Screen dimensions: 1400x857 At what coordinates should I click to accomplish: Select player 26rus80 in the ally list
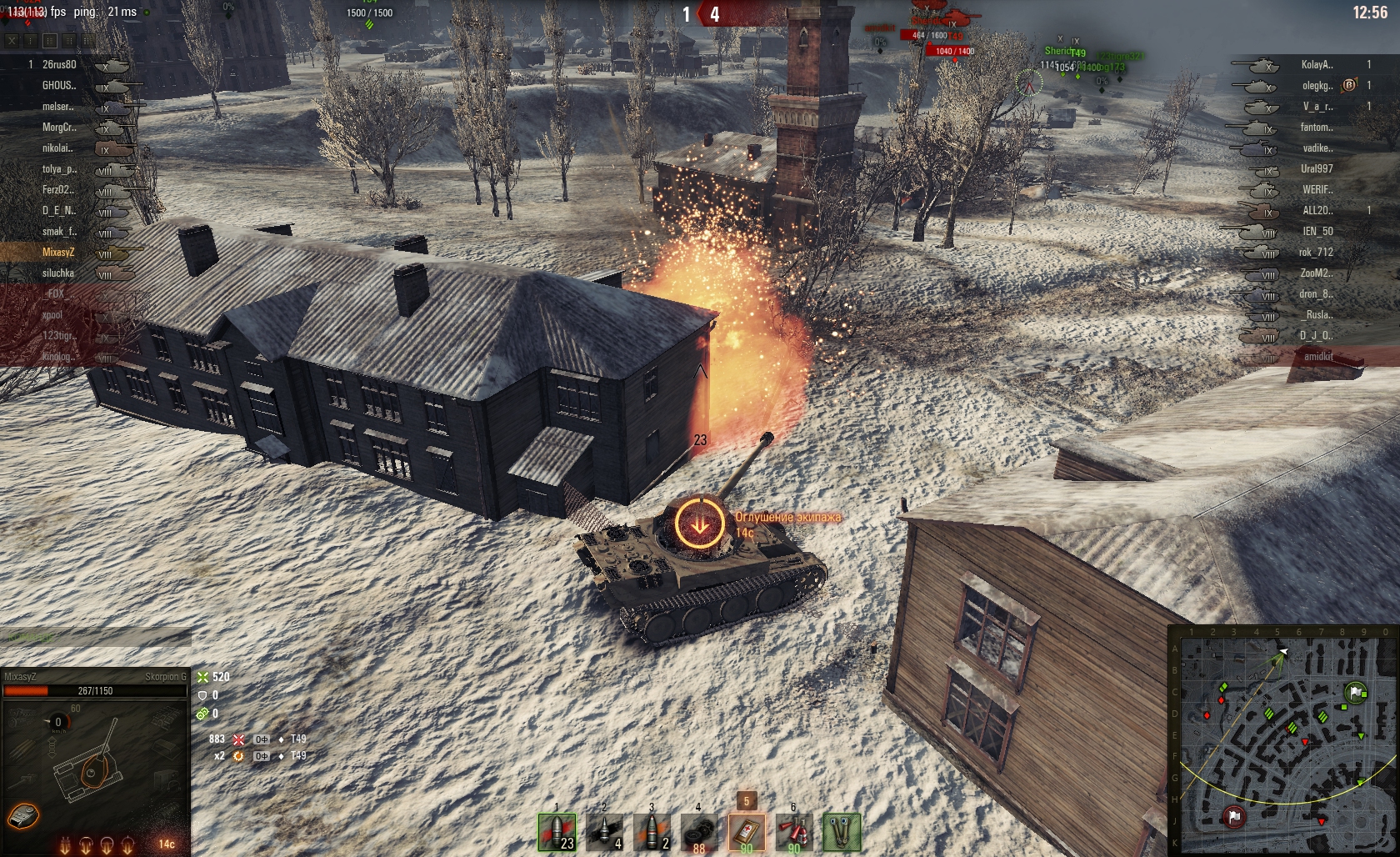[x=59, y=64]
